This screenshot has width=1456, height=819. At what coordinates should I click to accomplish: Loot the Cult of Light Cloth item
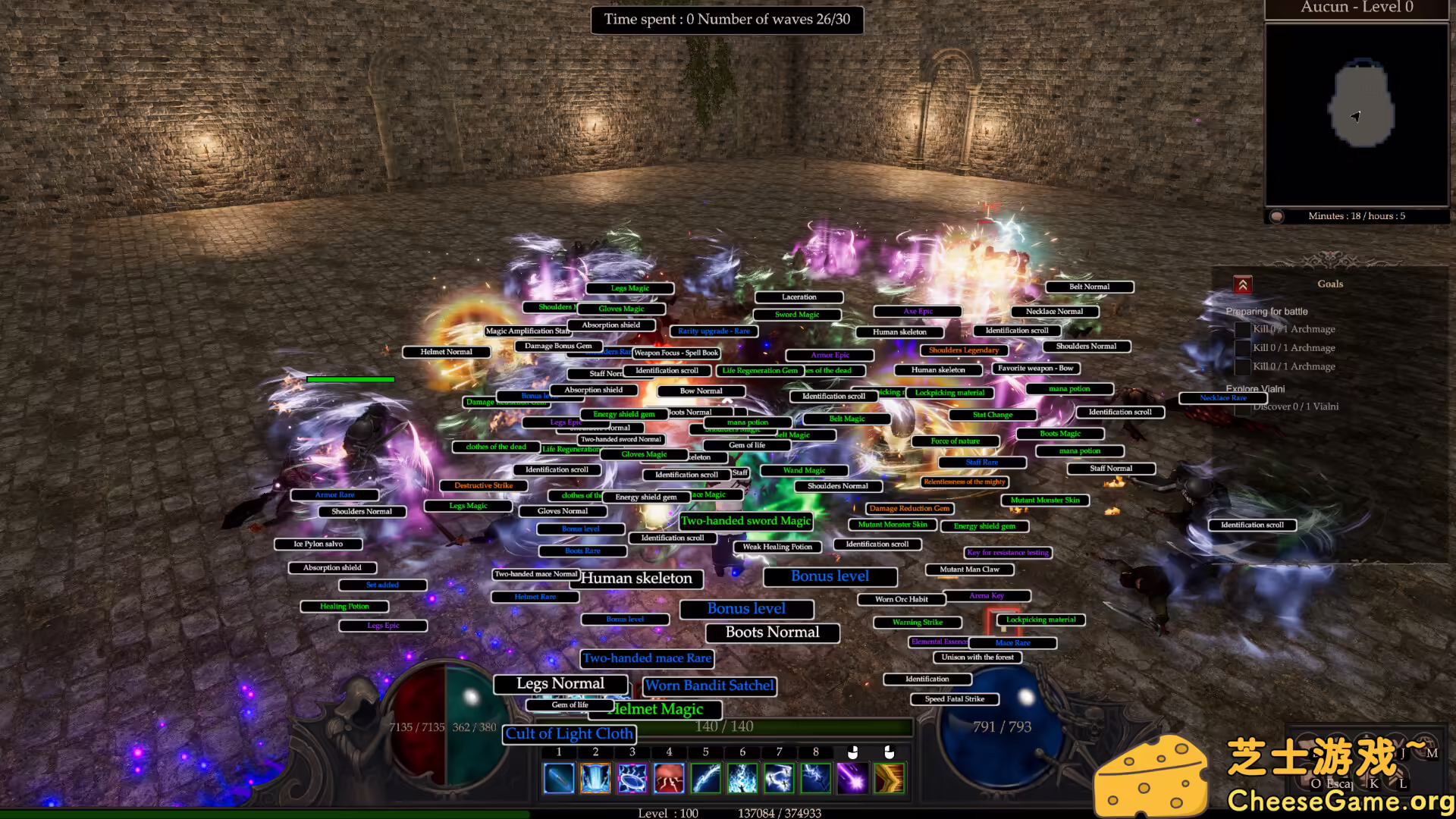tap(570, 734)
